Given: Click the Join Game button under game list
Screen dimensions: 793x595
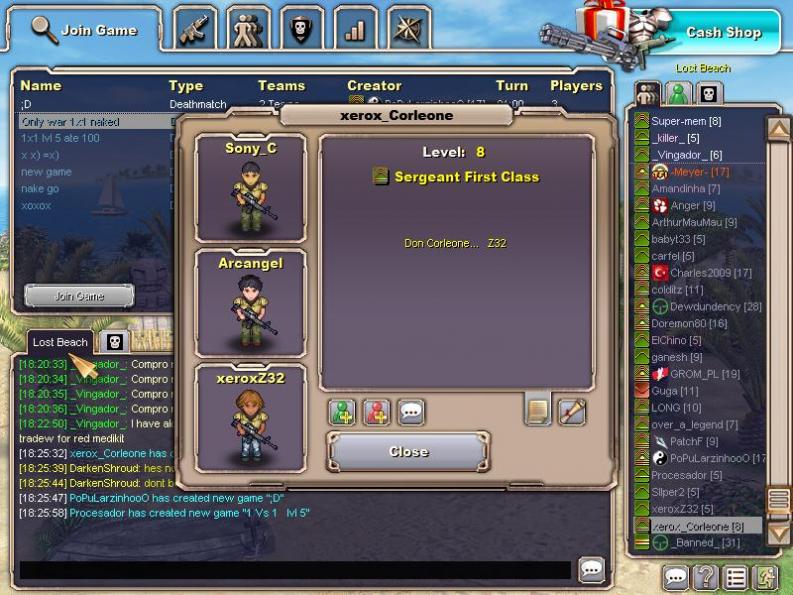Looking at the screenshot, I should click(79, 296).
